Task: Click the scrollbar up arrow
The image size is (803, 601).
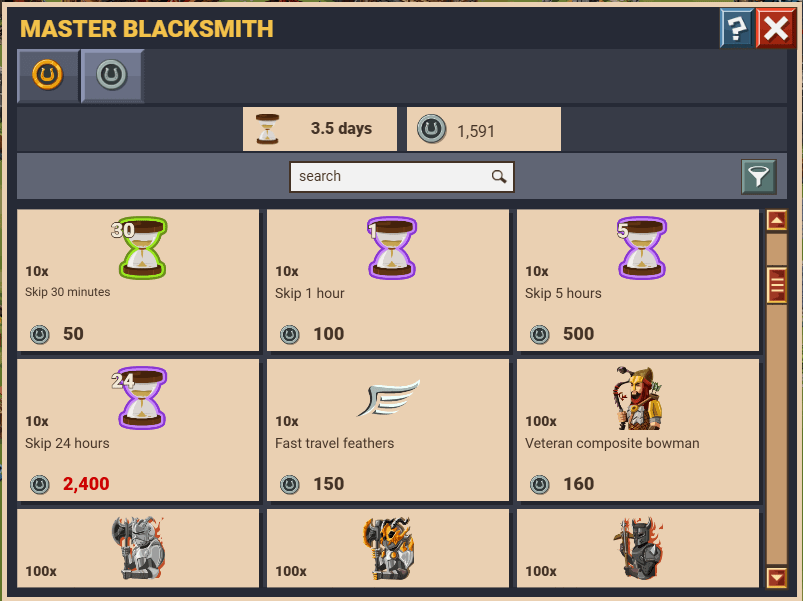Action: click(777, 220)
